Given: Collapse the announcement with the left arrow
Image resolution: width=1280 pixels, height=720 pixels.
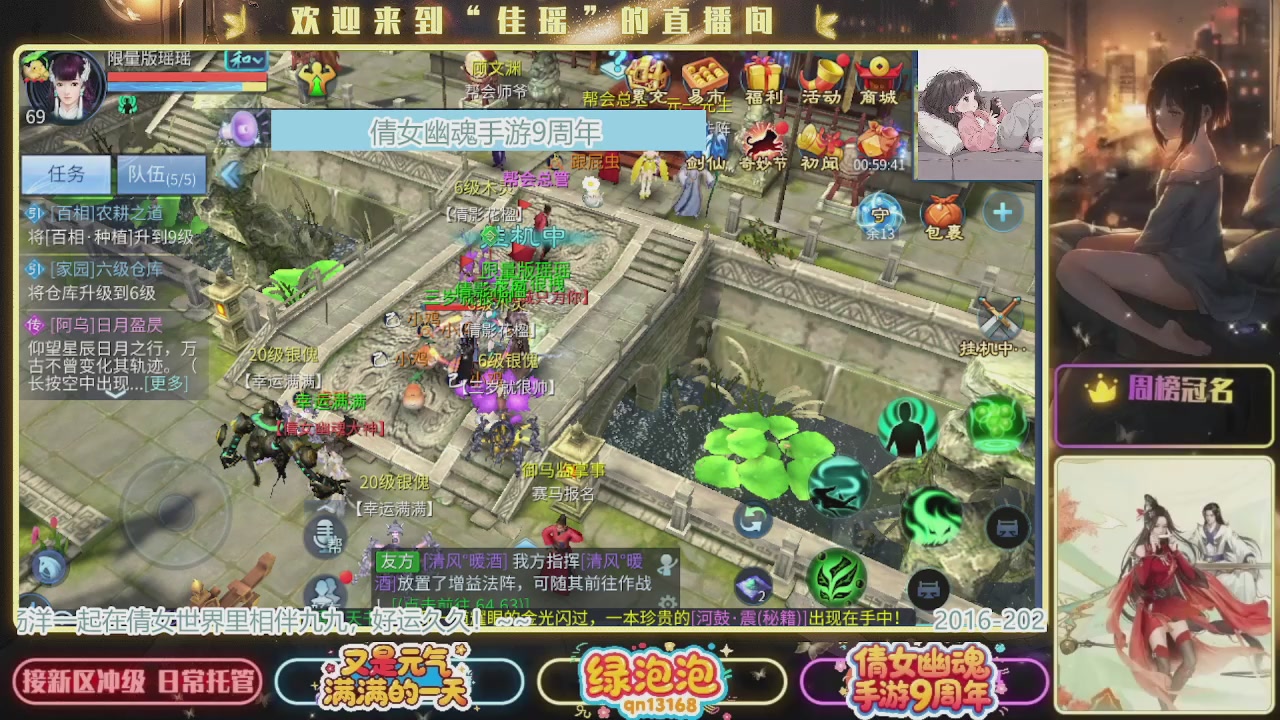Looking at the screenshot, I should tap(232, 173).
